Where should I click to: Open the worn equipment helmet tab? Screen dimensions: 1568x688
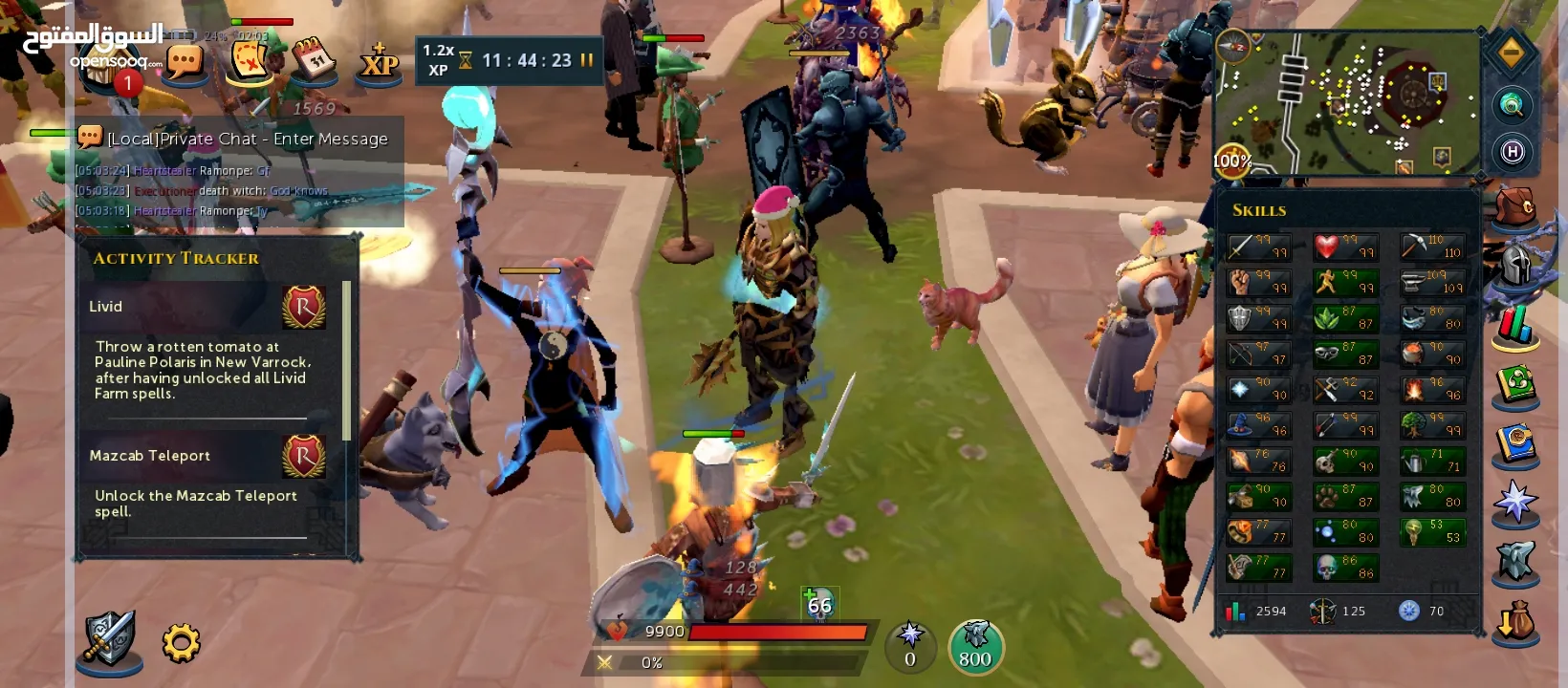click(1515, 267)
